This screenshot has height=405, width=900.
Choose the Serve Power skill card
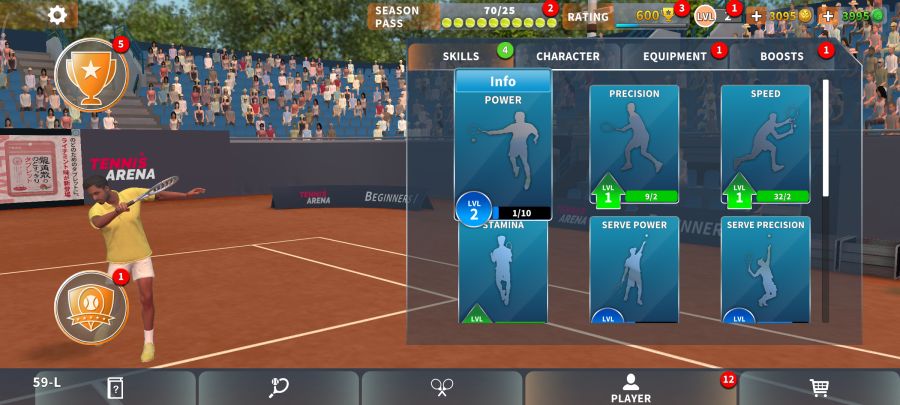(x=634, y=270)
